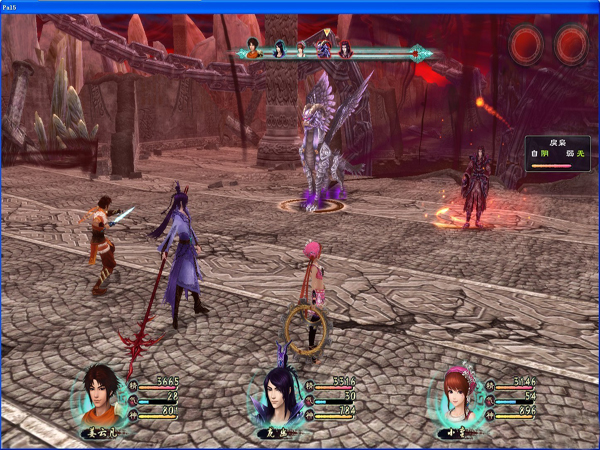
Task: Click the 戾枭 enemy info panel
Action: coord(557,153)
